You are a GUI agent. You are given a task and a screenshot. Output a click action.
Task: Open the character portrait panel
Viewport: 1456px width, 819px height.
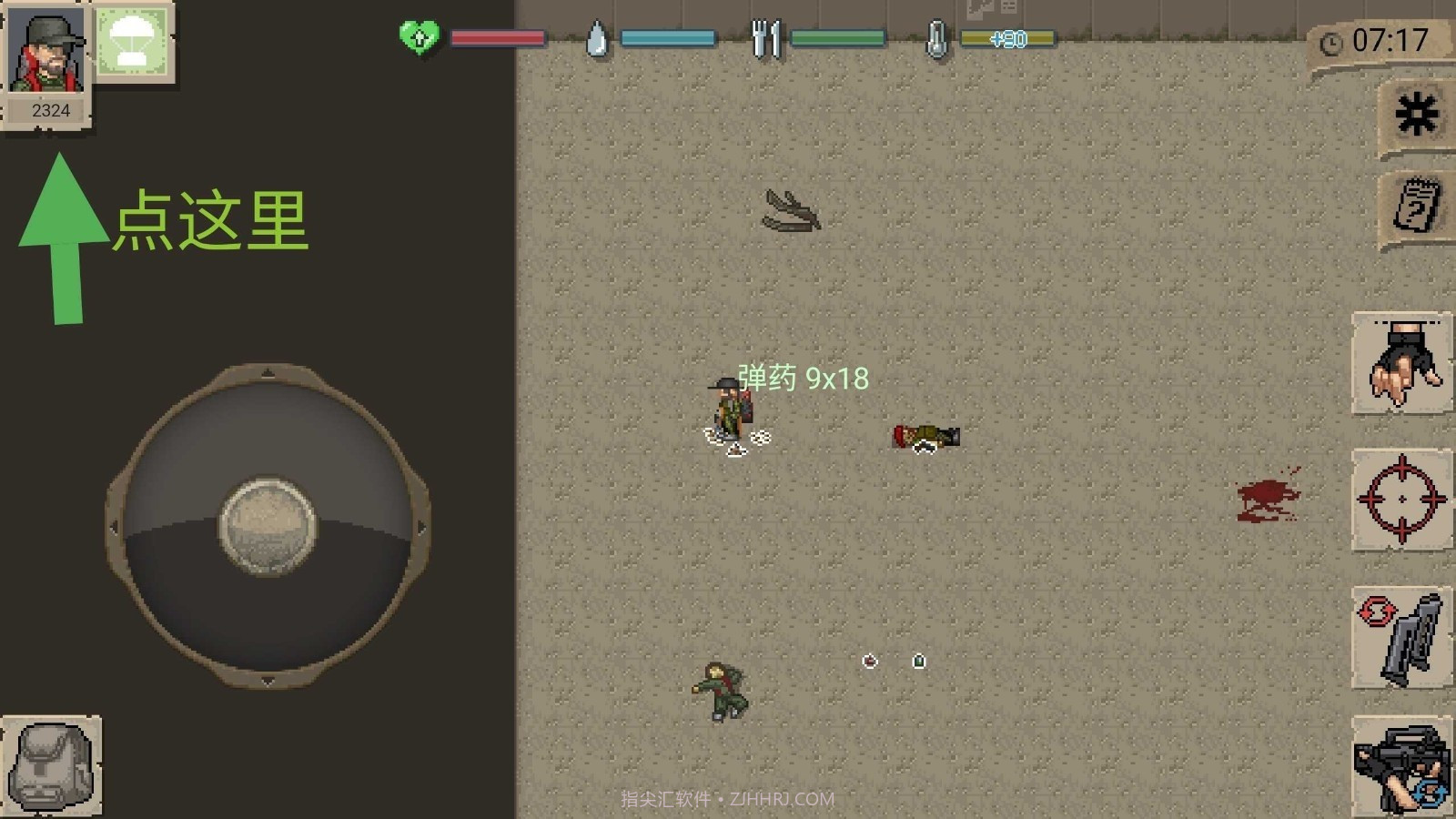45,50
